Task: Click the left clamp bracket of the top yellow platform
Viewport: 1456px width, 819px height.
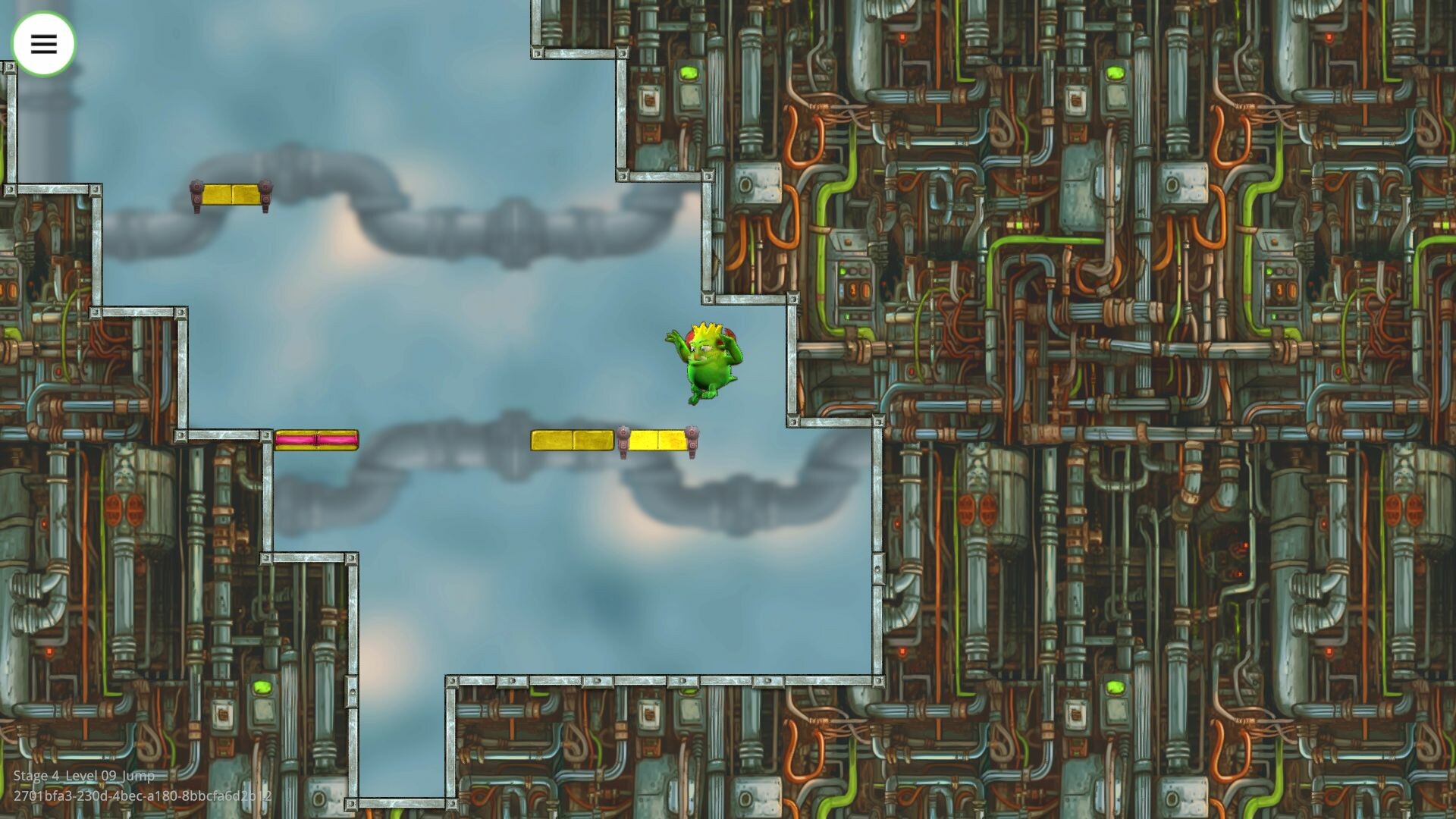Action: tap(196, 194)
